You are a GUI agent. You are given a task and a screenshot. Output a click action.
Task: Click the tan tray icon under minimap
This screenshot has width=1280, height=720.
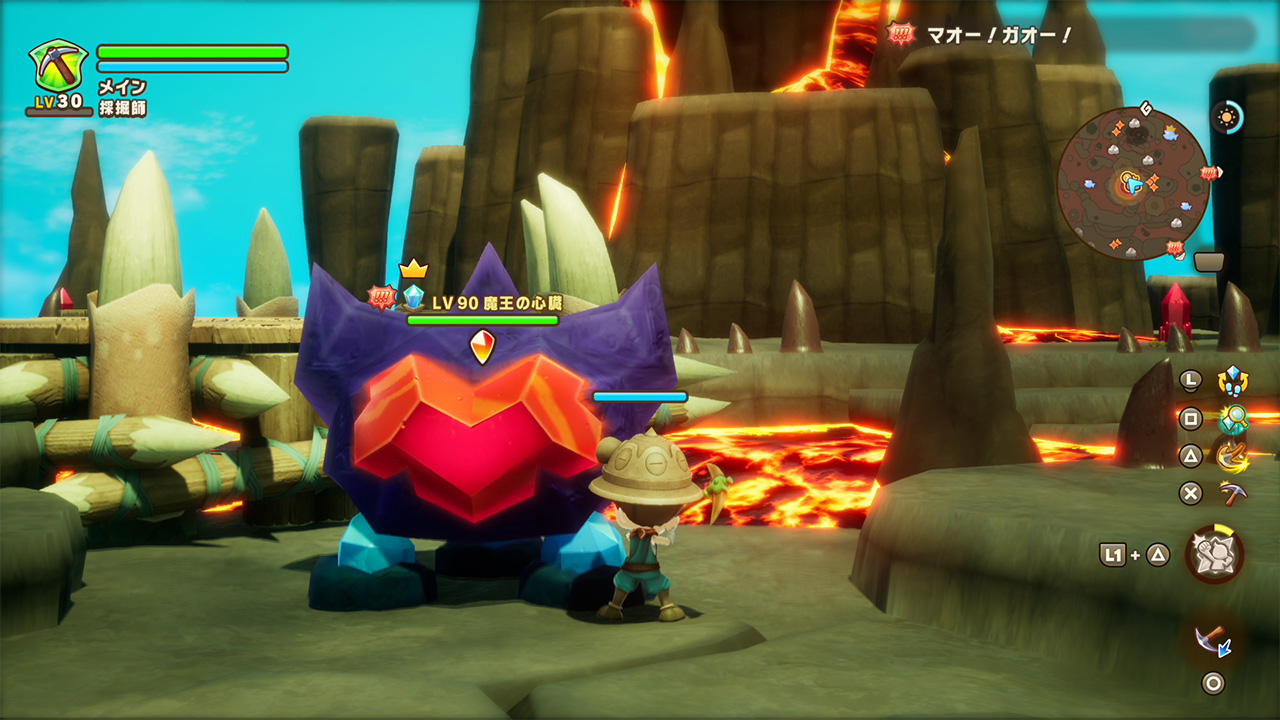point(1209,262)
